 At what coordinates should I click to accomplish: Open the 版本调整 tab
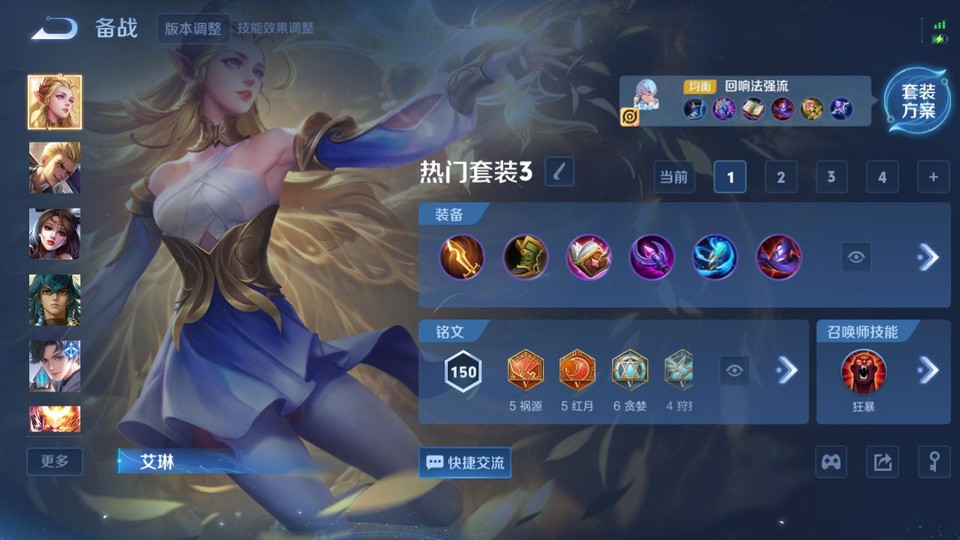pyautogui.click(x=193, y=28)
